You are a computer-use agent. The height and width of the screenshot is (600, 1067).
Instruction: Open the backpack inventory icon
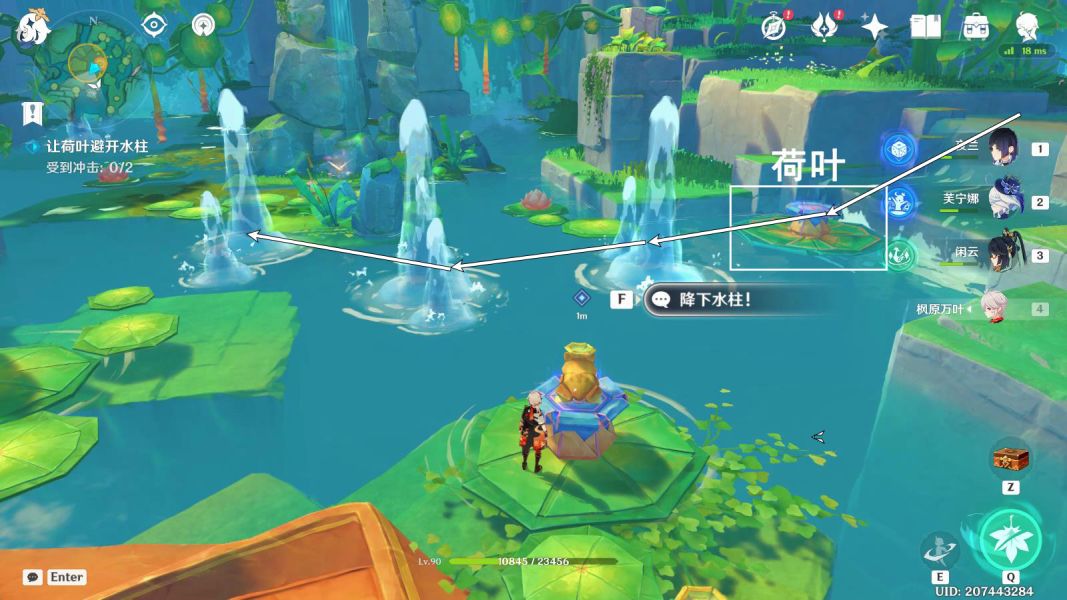(976, 27)
